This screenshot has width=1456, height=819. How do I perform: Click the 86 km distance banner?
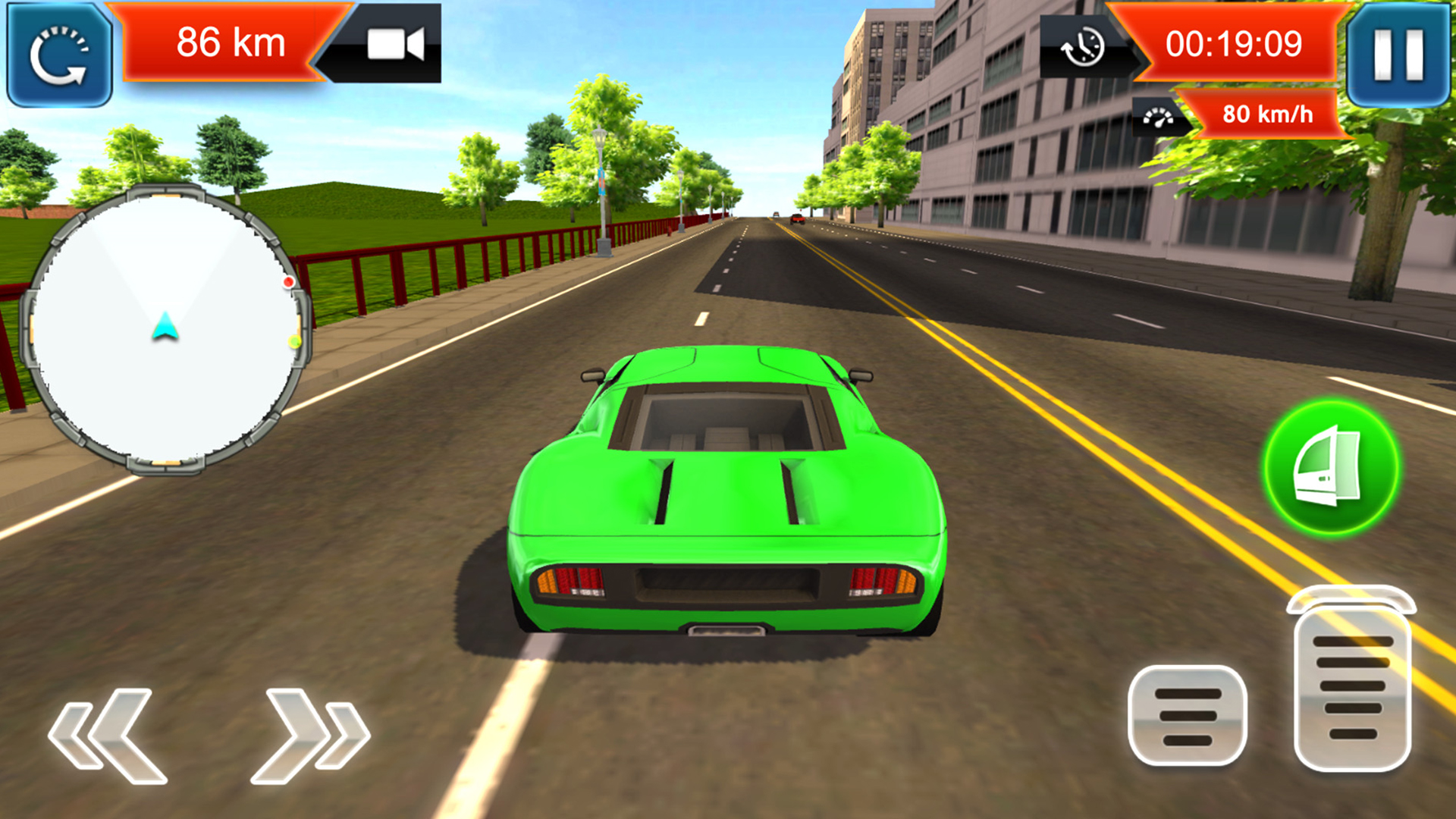pyautogui.click(x=227, y=43)
